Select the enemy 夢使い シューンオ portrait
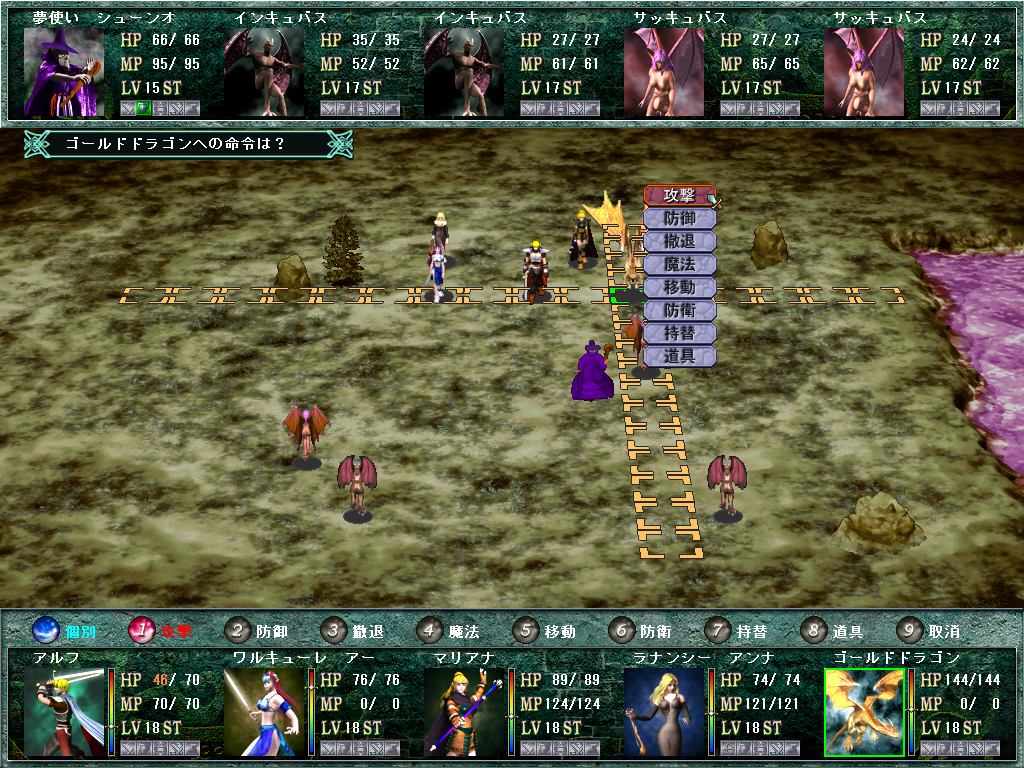Image resolution: width=1024 pixels, height=768 pixels. (x=64, y=71)
